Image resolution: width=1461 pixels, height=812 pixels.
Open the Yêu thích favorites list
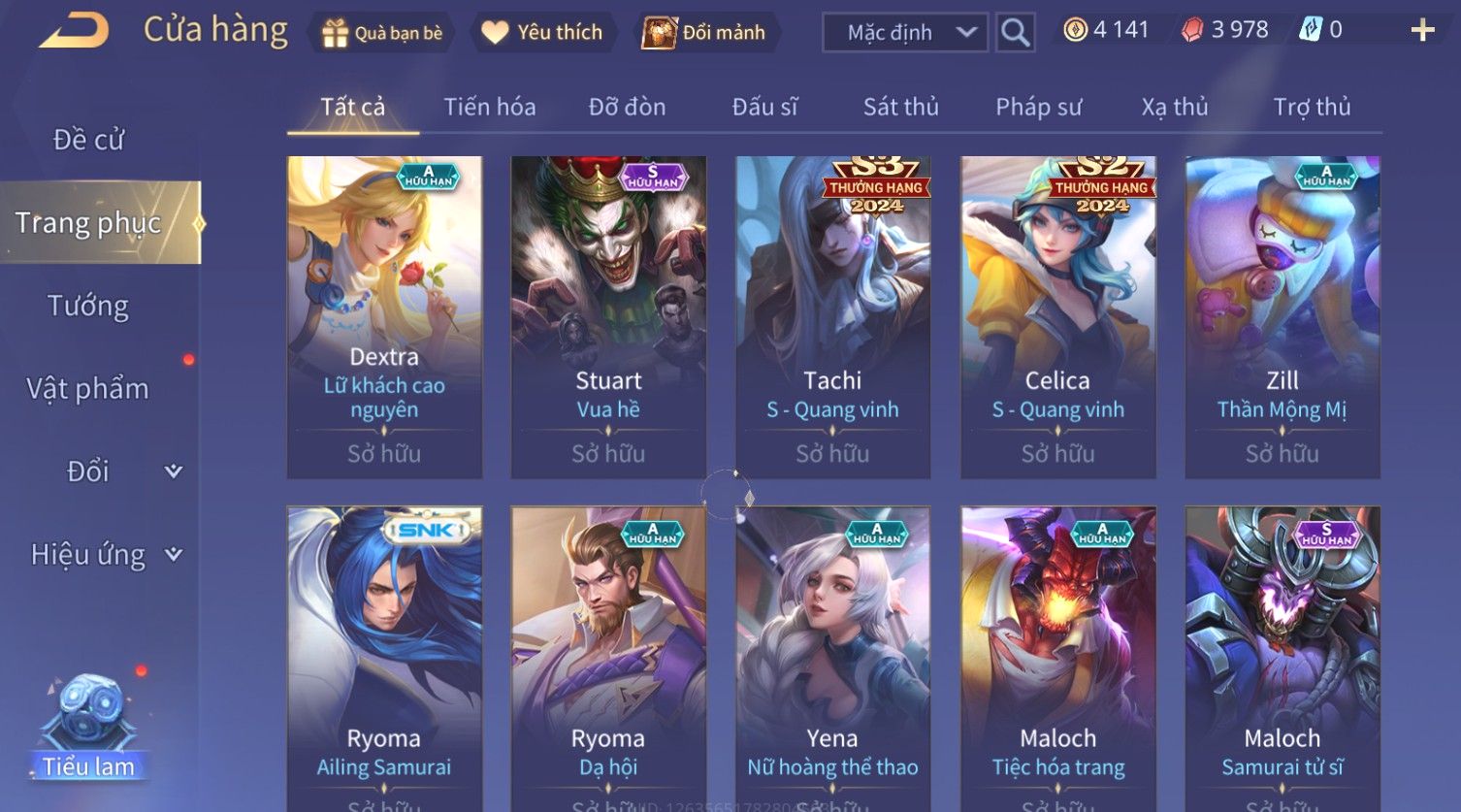542,33
